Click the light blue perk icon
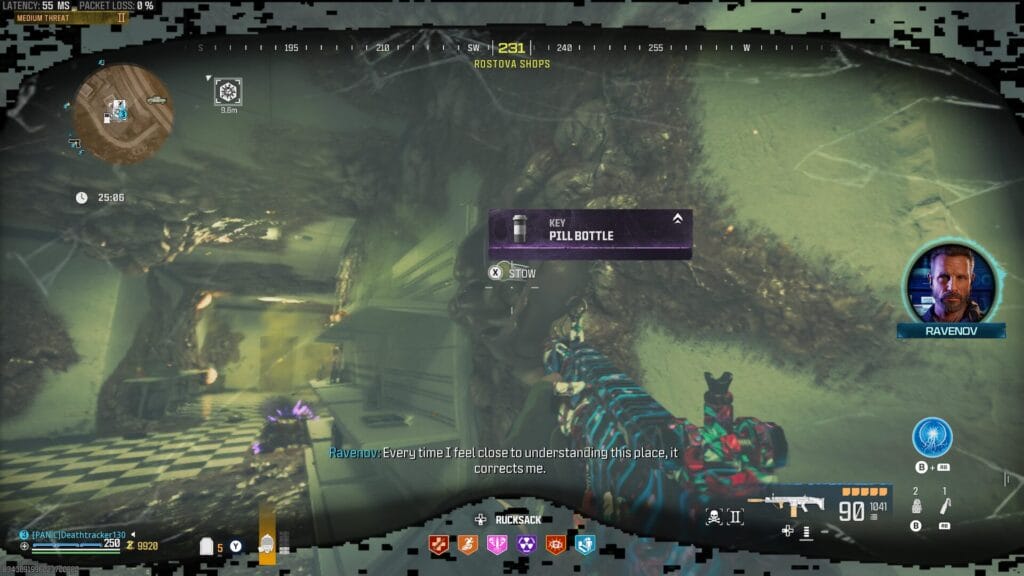 (x=585, y=544)
